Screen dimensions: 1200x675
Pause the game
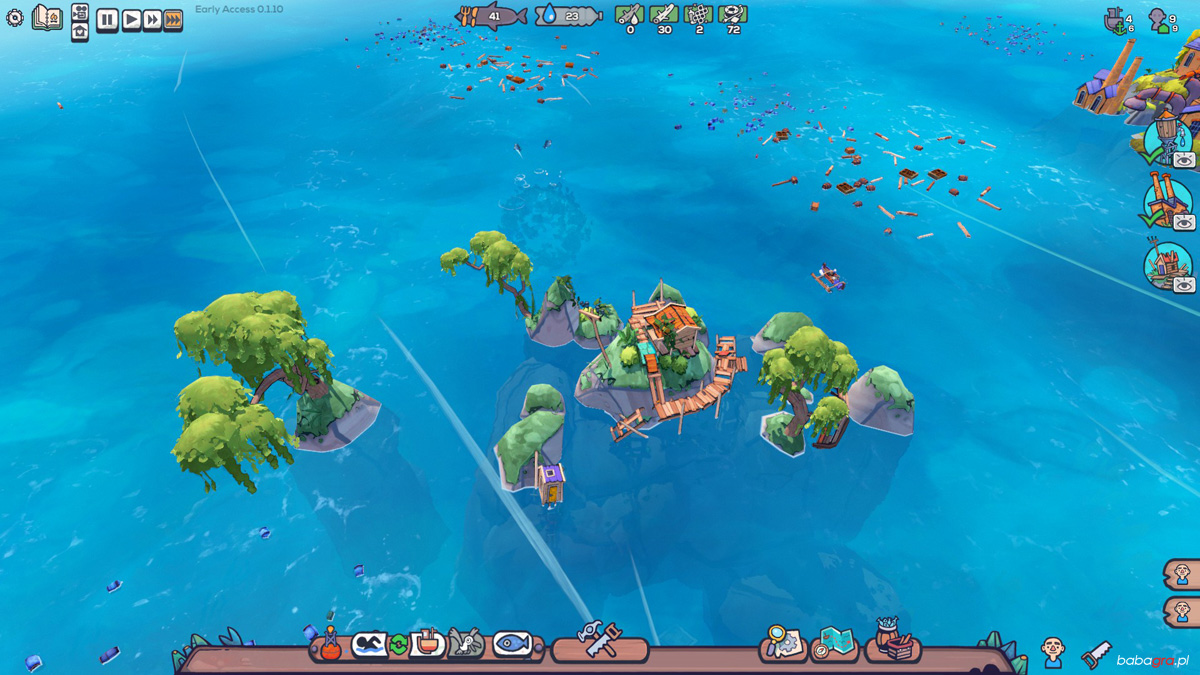[107, 19]
